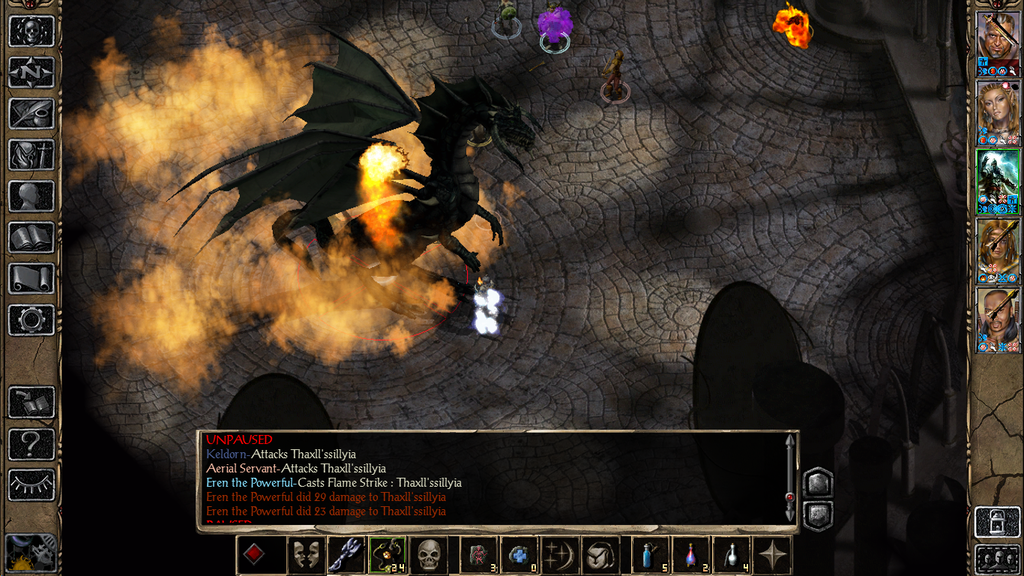
Task: Open the area map with the compass button
Action: coord(31,72)
